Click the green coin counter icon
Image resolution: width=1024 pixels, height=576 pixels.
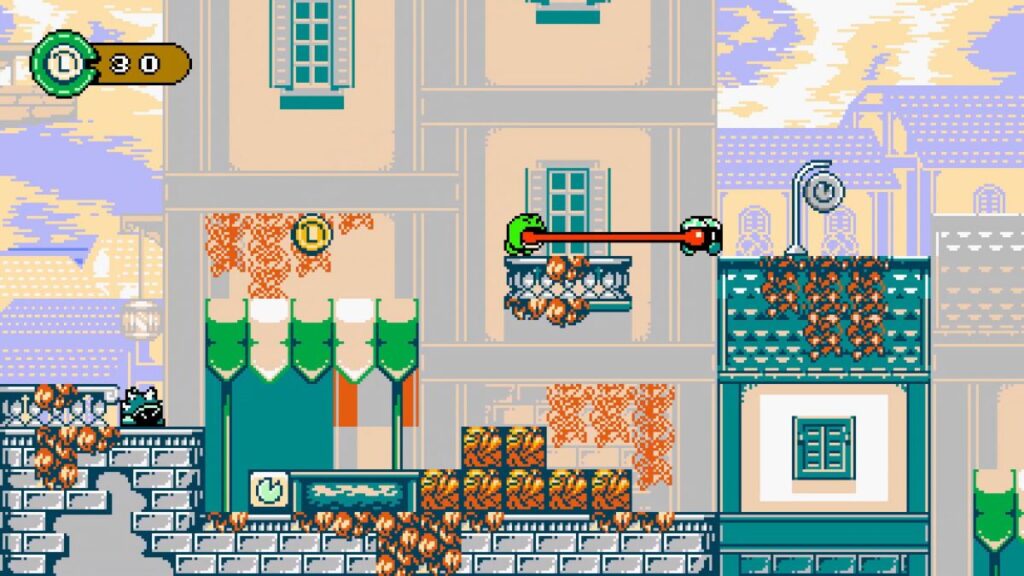point(62,63)
